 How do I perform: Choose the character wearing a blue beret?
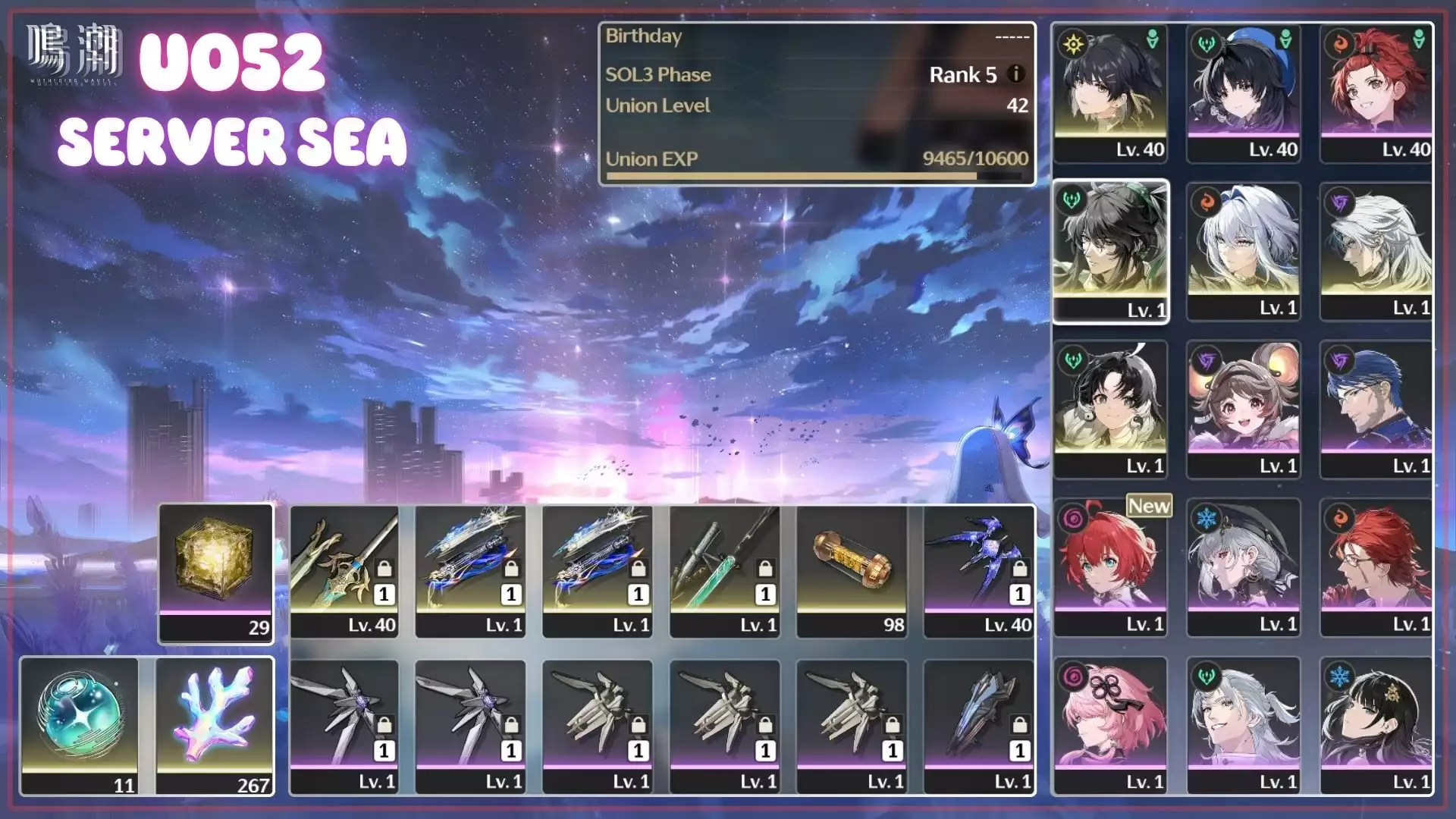(x=1244, y=91)
